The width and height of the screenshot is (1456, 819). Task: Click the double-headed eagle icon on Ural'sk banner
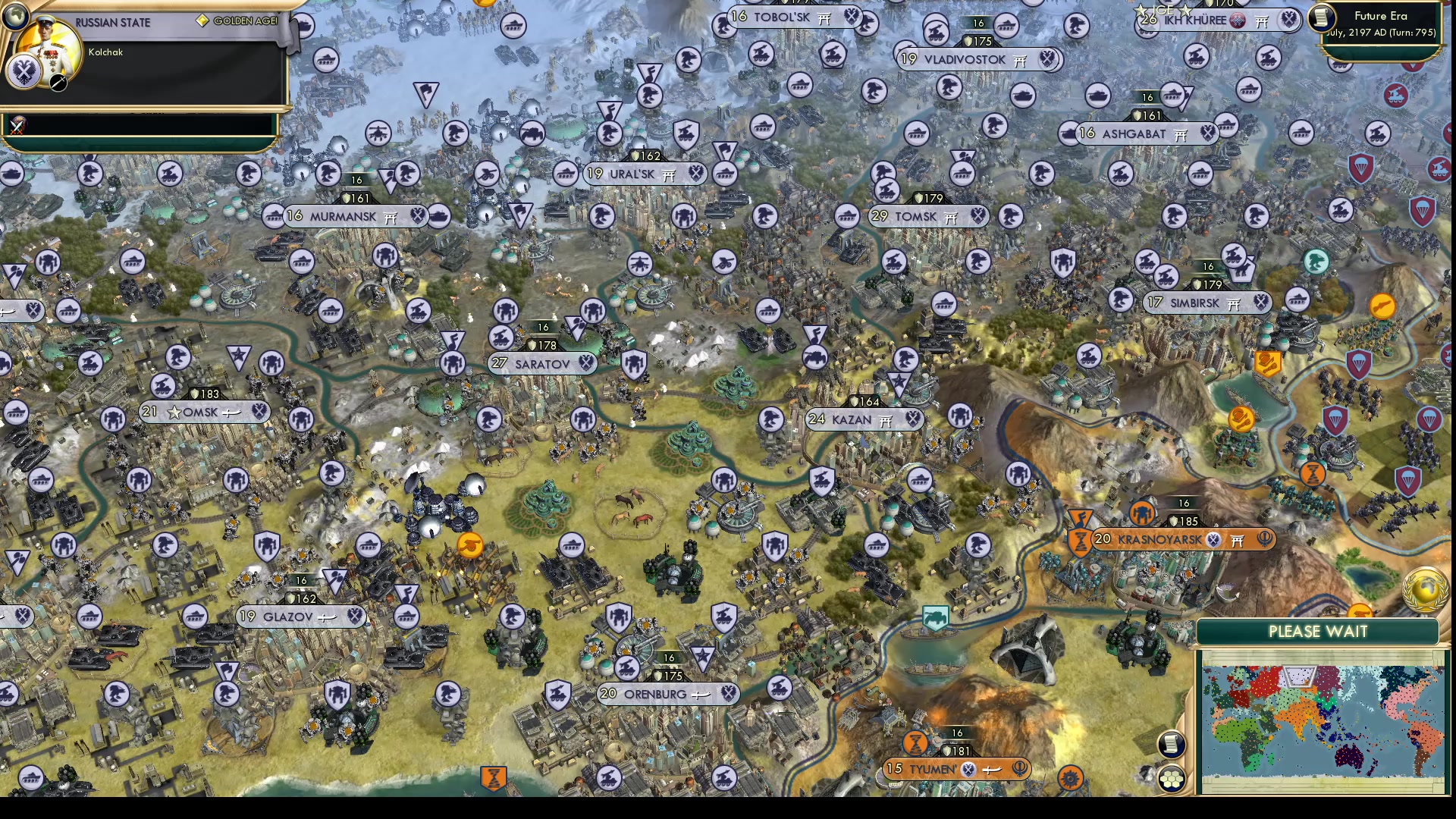click(695, 174)
